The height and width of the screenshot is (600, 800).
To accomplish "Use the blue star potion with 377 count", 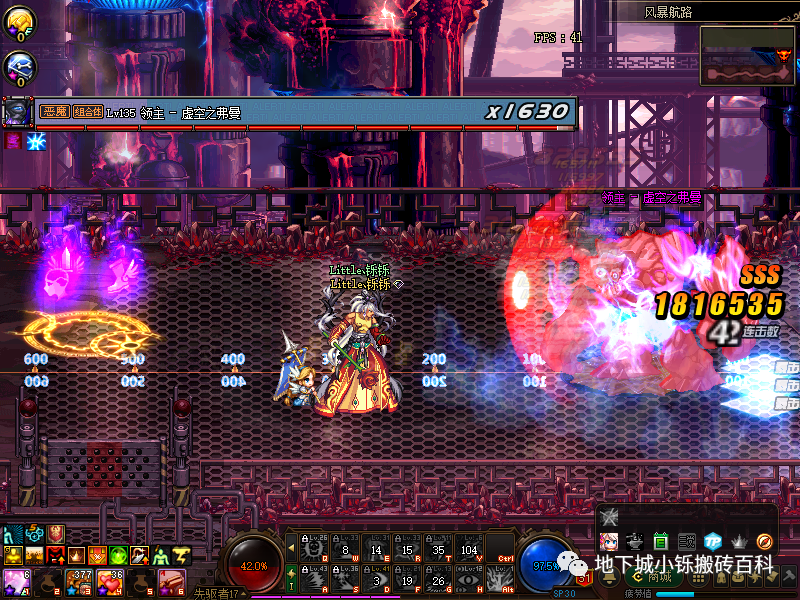I will click(x=76, y=580).
